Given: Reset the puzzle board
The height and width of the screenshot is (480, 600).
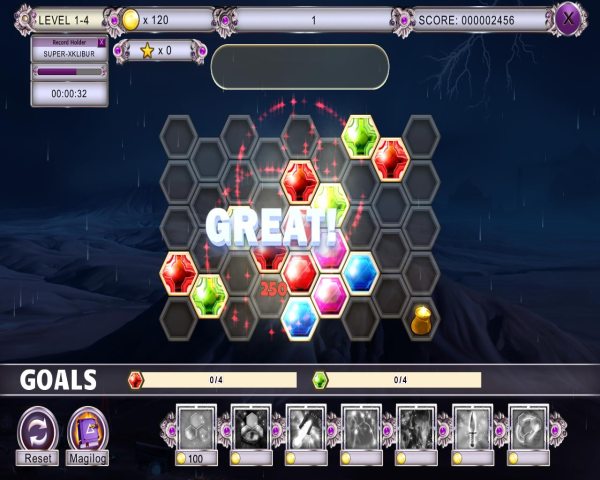Looking at the screenshot, I should [38, 432].
